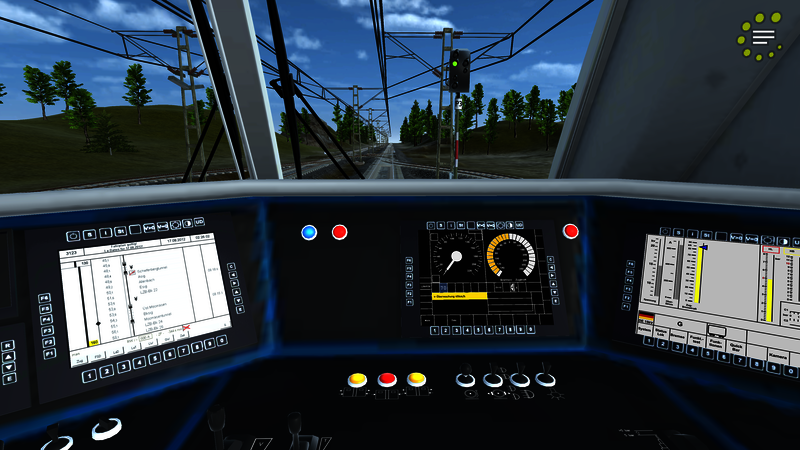This screenshot has height=450, width=800.
Task: Tap the F6 key on the timetable display
Action: click(45, 298)
